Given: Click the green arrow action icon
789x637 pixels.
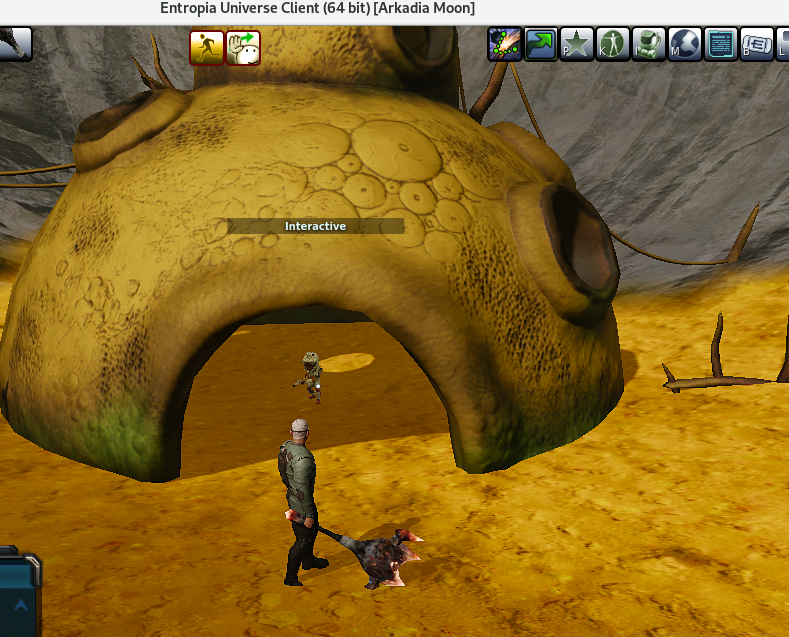Looking at the screenshot, I should coord(541,44).
